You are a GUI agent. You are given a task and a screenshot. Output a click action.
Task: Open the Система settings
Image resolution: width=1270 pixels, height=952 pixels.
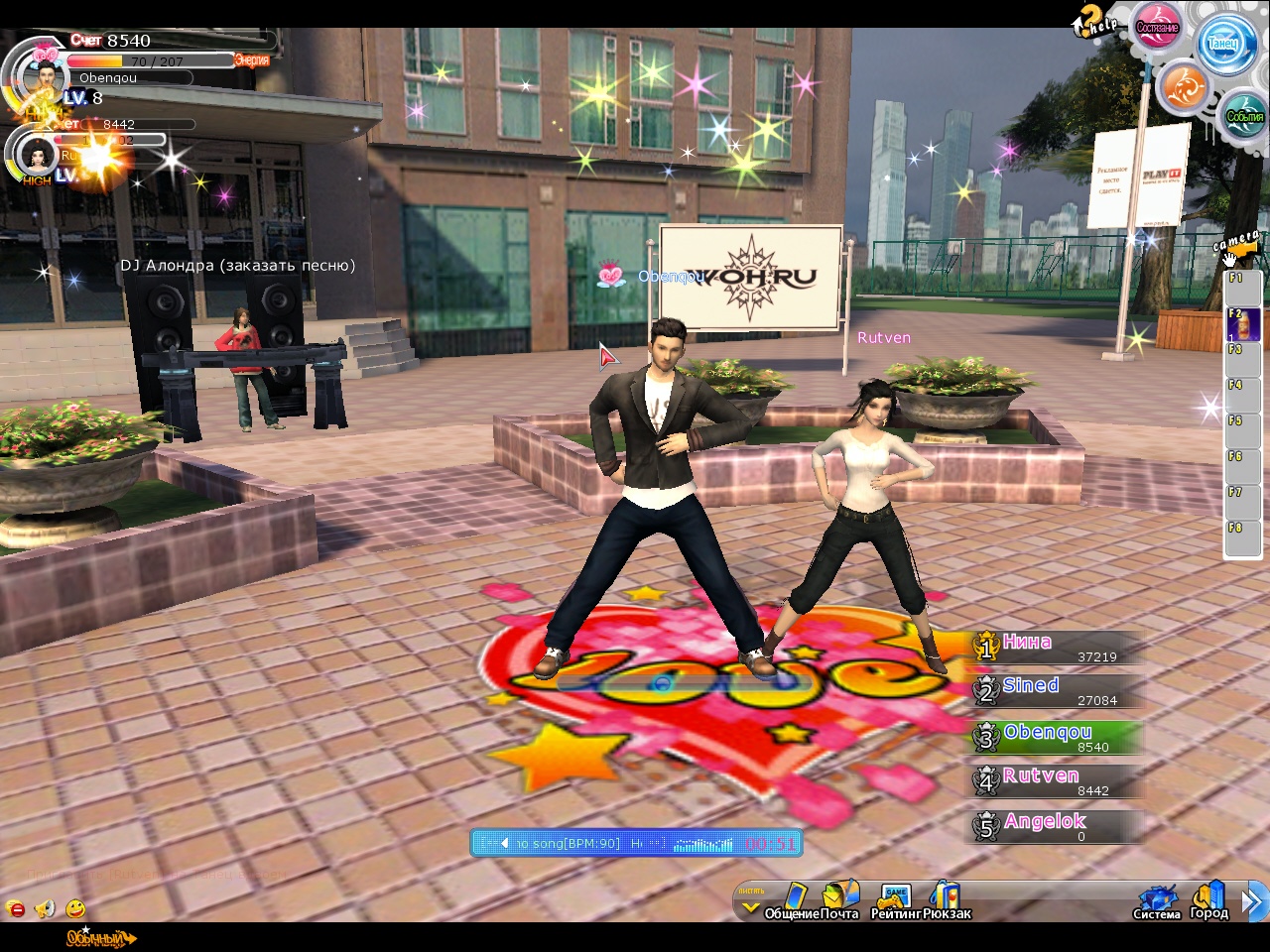tap(1157, 900)
